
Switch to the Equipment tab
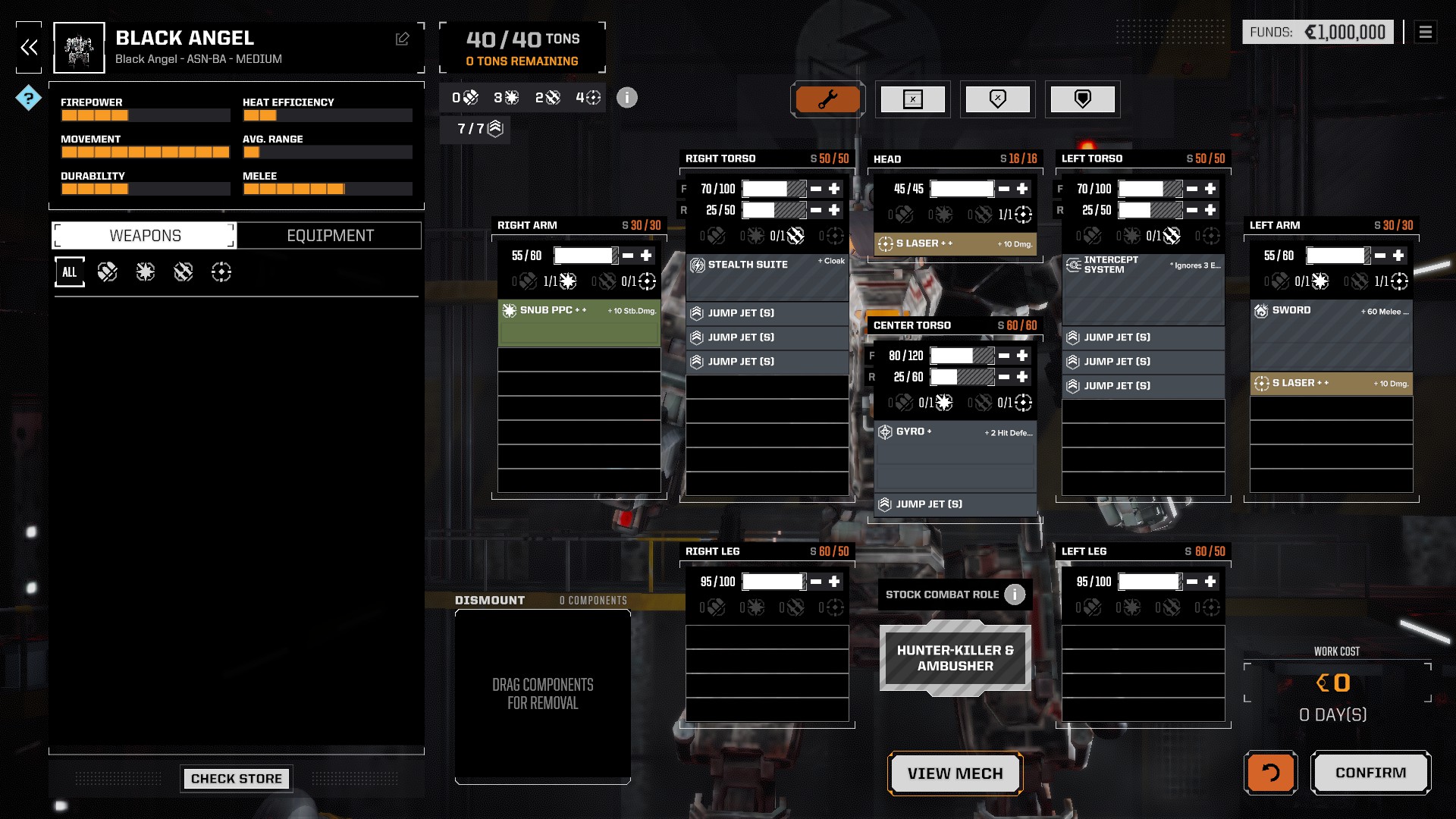coord(330,236)
